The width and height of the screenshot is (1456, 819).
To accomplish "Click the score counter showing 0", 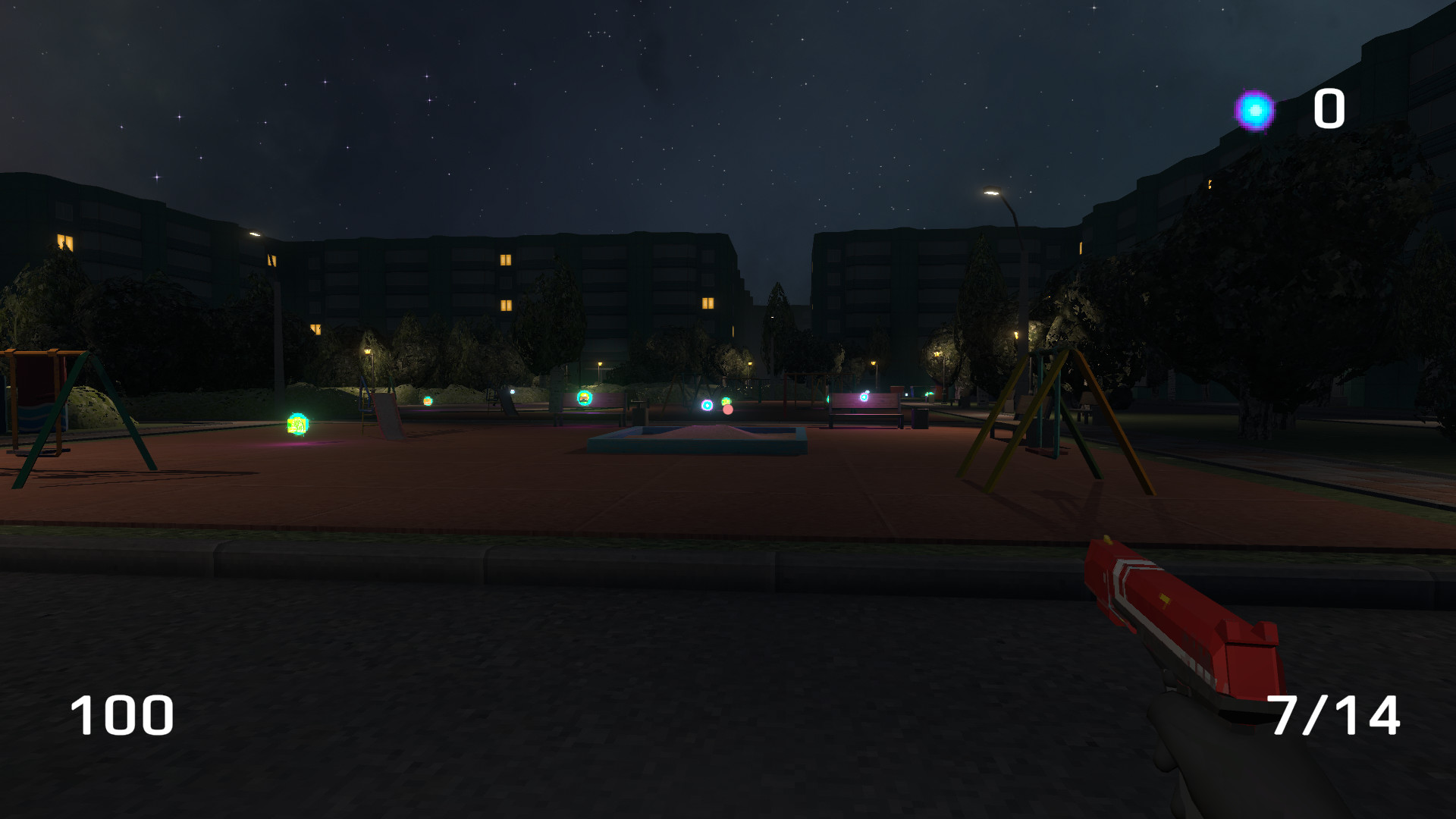I will coord(1329,107).
